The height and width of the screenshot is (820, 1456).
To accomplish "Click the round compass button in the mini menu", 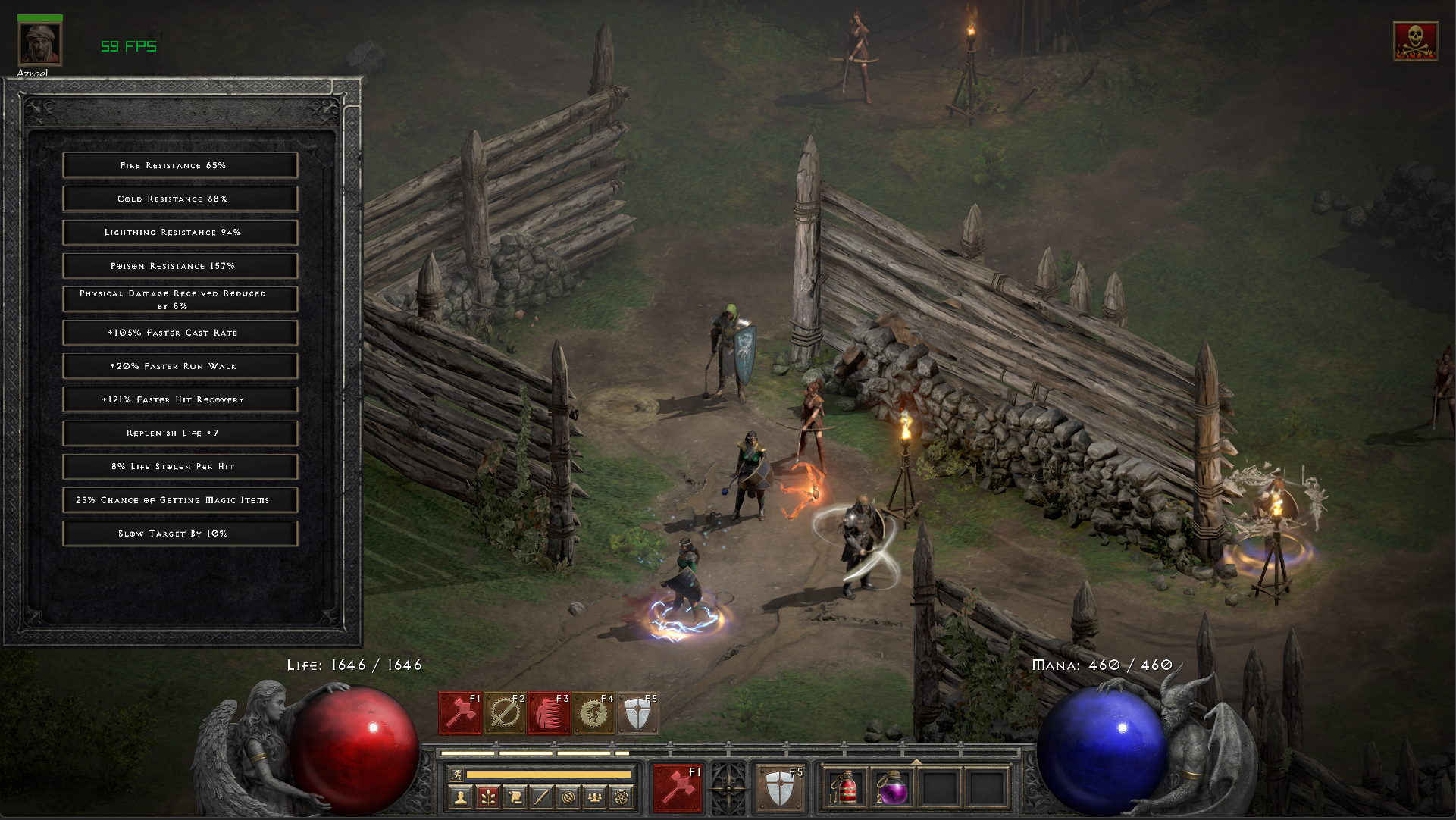I will coord(568,797).
